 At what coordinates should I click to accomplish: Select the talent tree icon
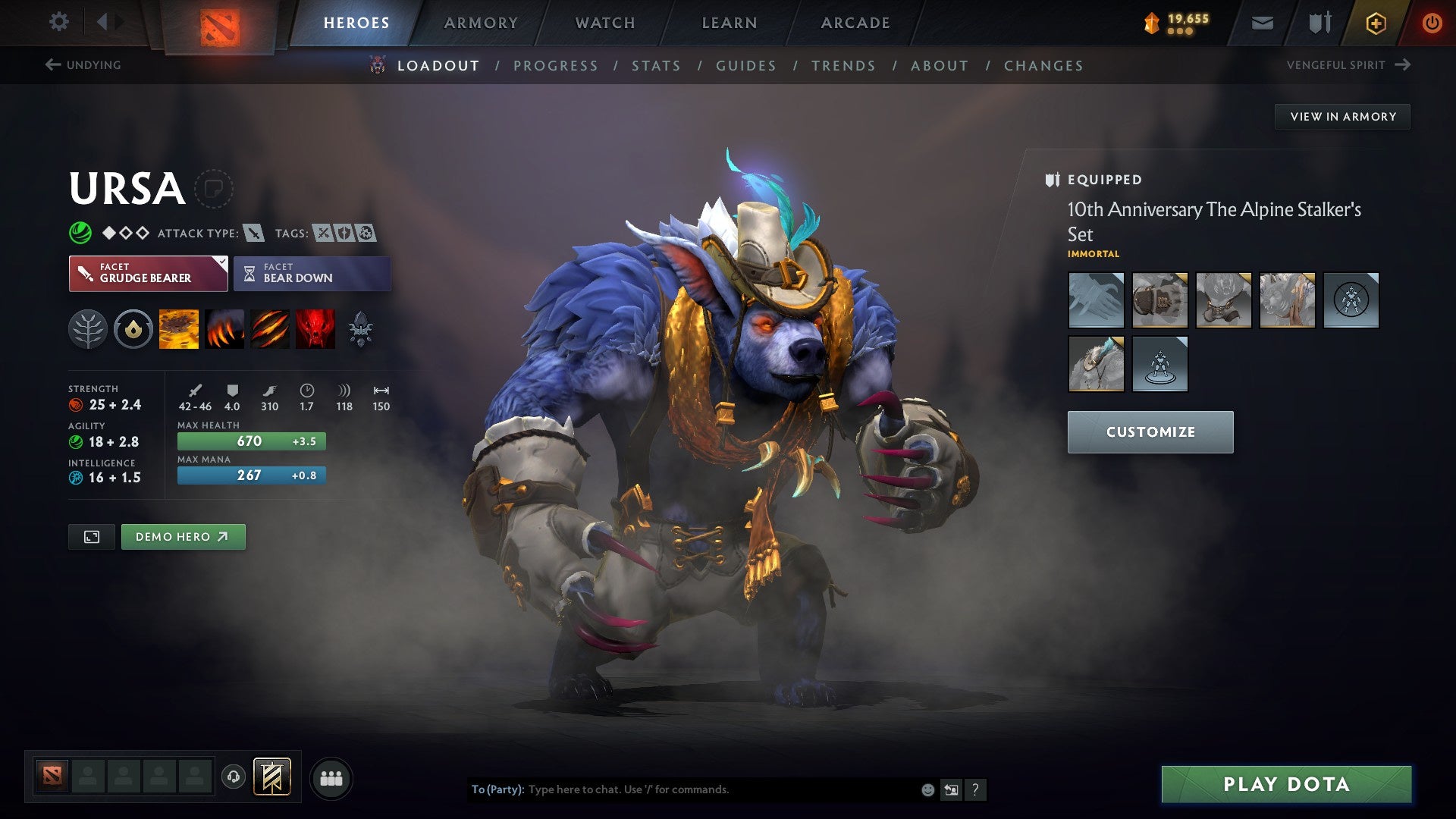pos(89,328)
